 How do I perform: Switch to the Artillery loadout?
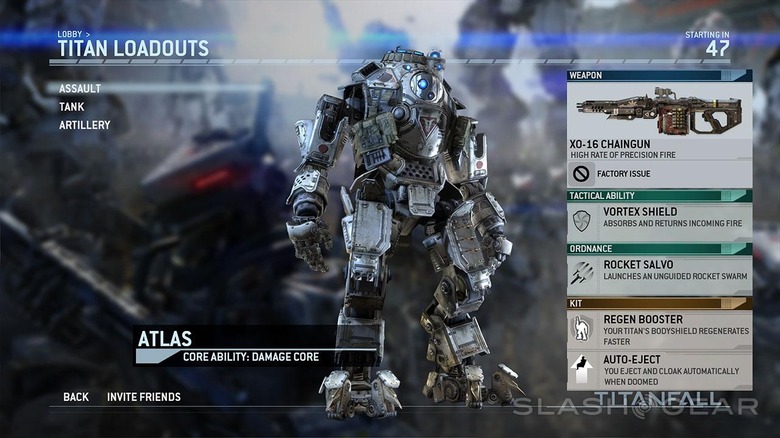84,125
